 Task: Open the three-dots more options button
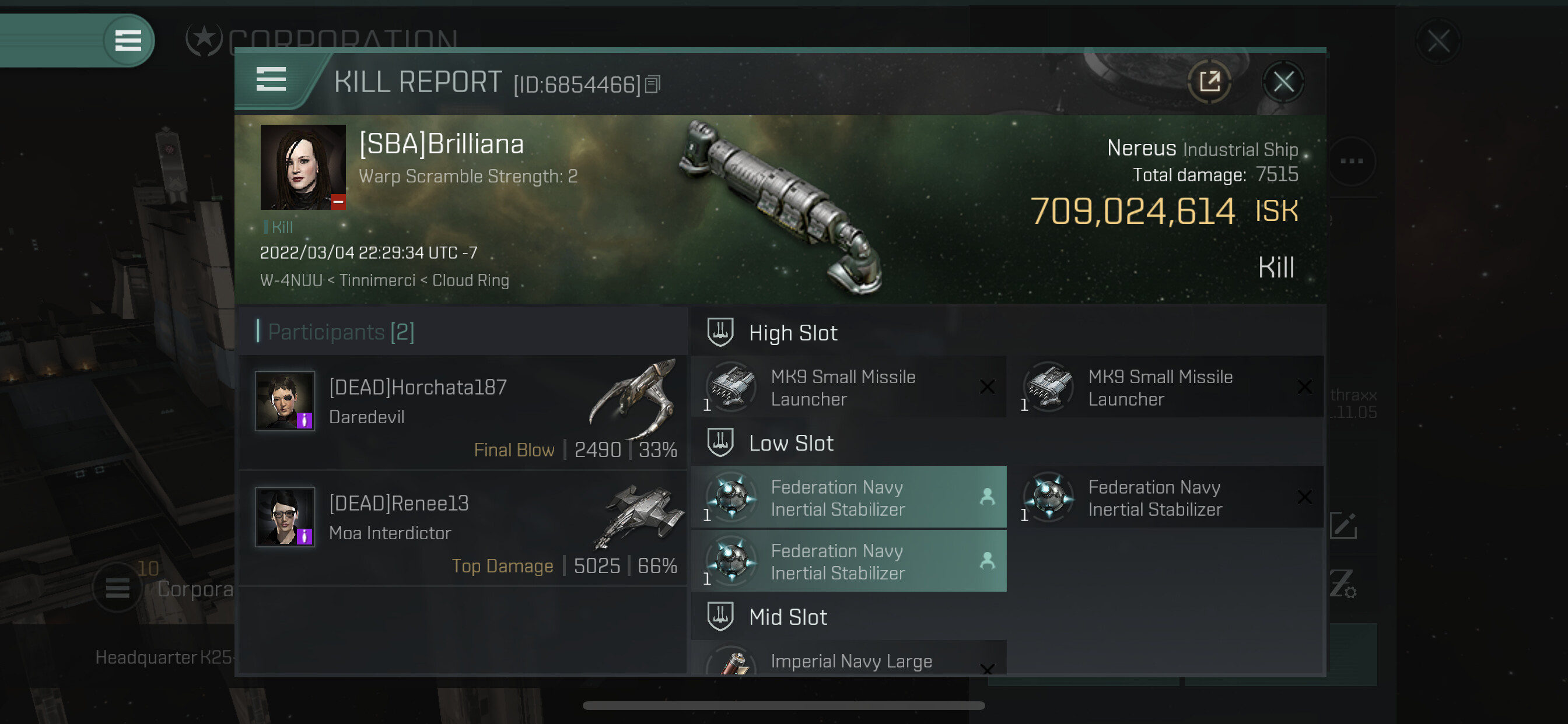[x=1352, y=161]
